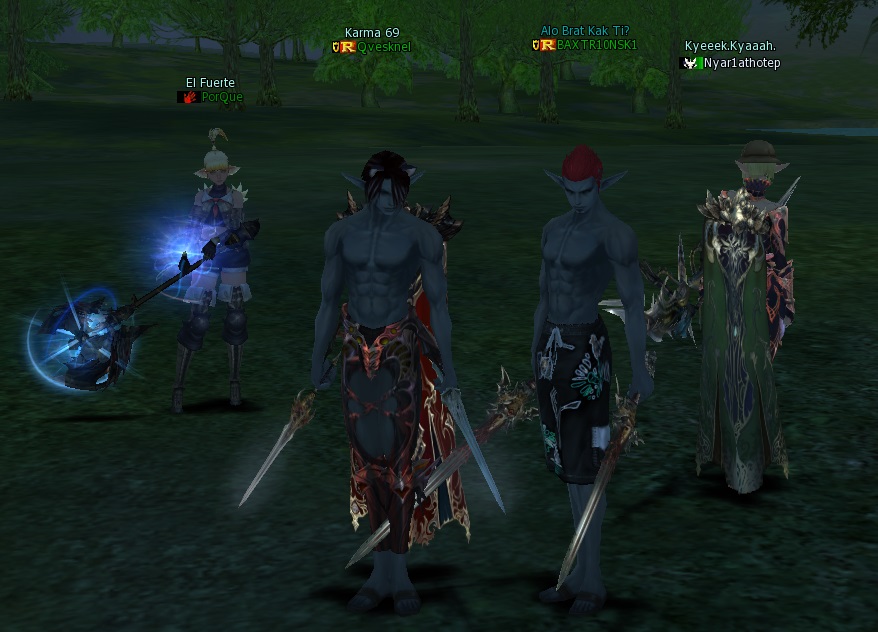
Task: Choose the Nyar1athotep nameplate
Action: pos(741,63)
